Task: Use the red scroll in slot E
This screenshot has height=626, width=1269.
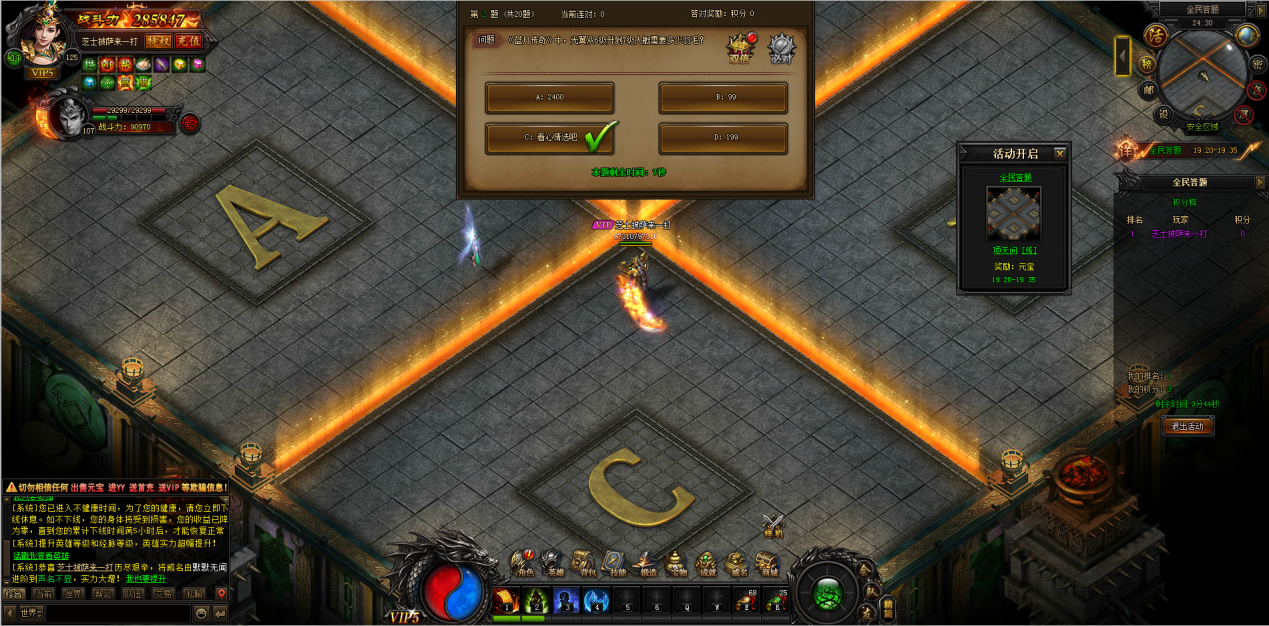Action: pos(745,600)
